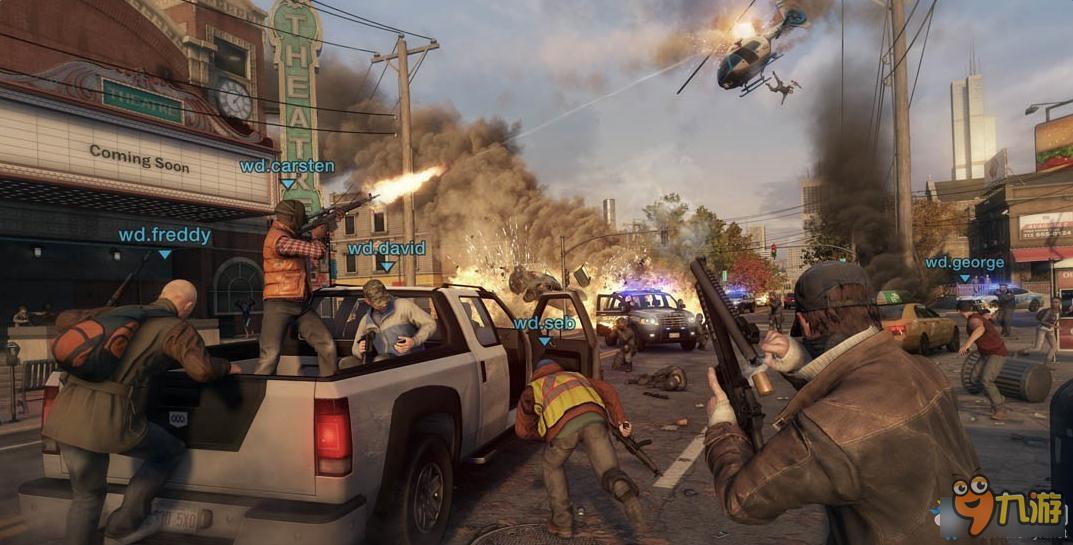Click the wd.george player name tag
Viewport: 1073px width, 545px height.
pyautogui.click(x=964, y=263)
